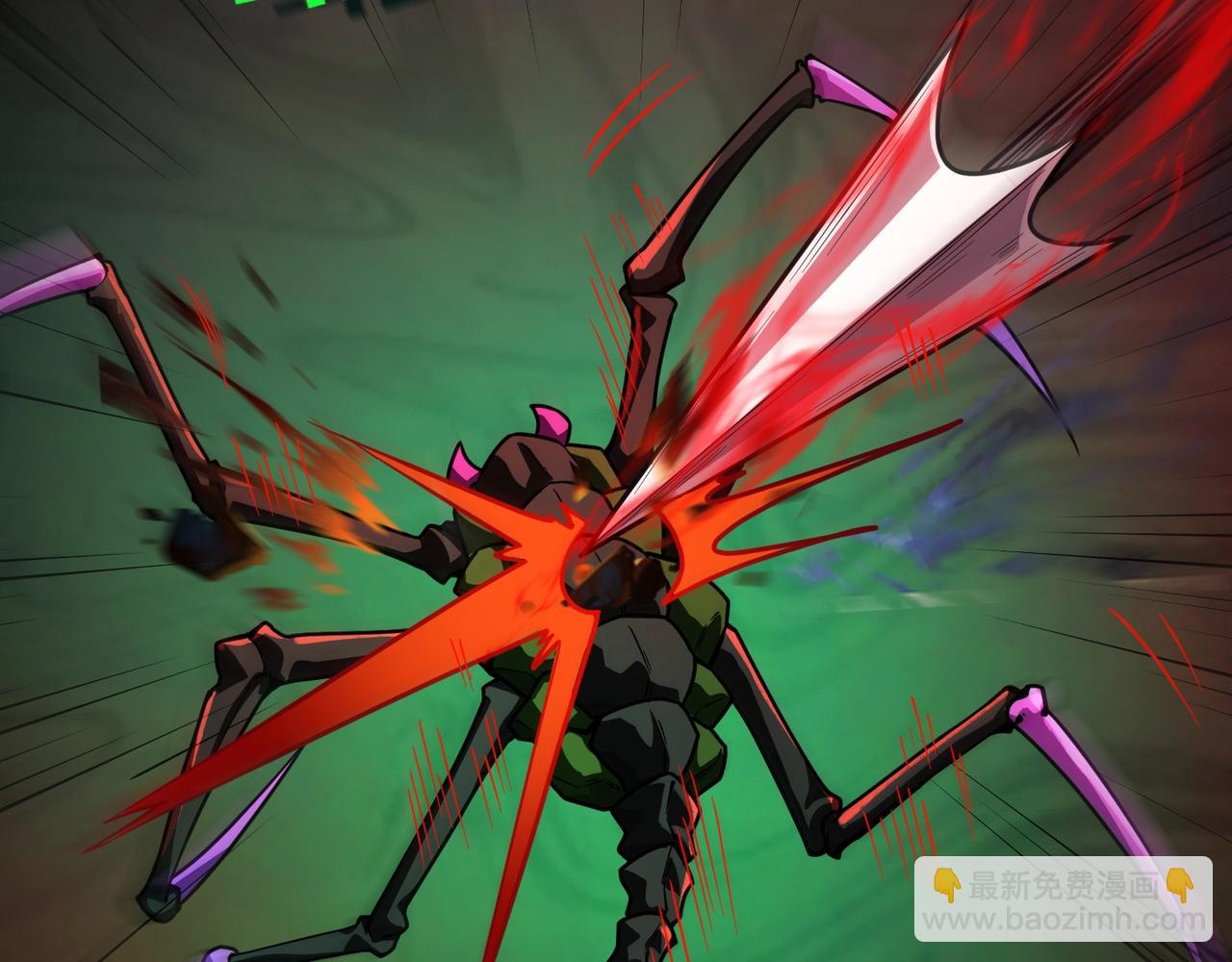Open the baozimh.com free manga banner

1063,899
